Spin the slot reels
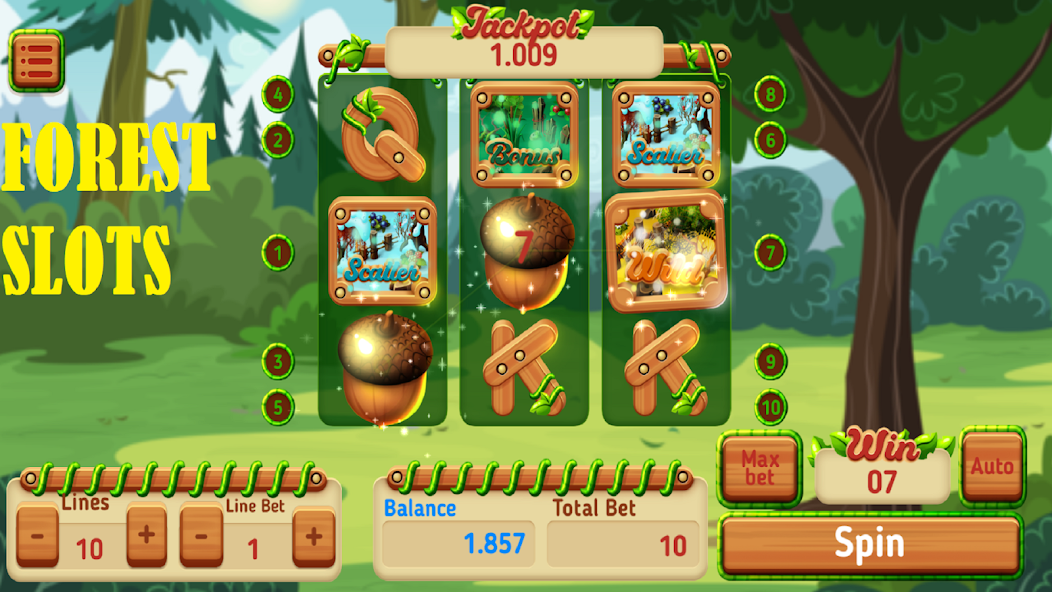The height and width of the screenshot is (592, 1052). point(869,545)
